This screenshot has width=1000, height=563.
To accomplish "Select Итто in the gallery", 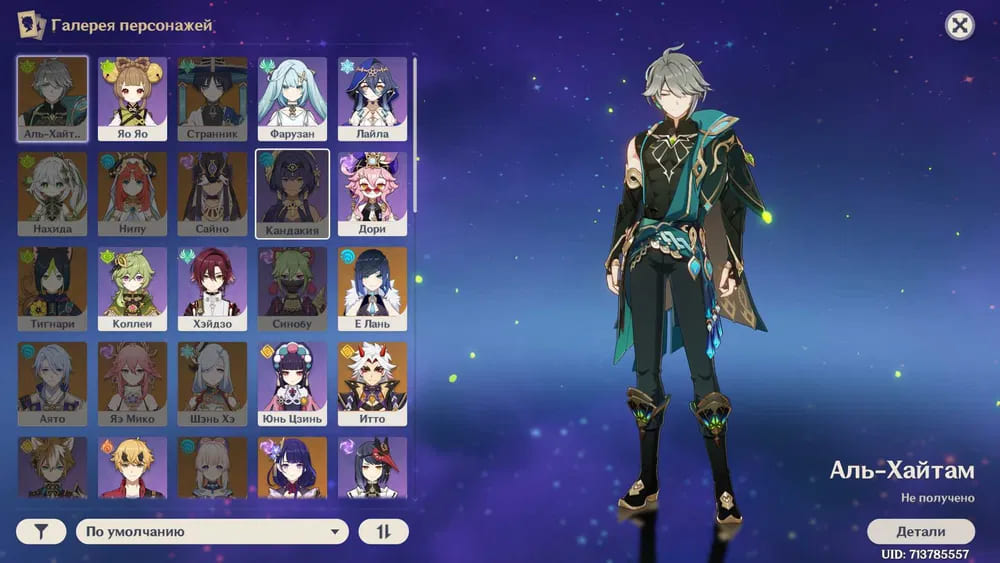I will click(x=372, y=383).
